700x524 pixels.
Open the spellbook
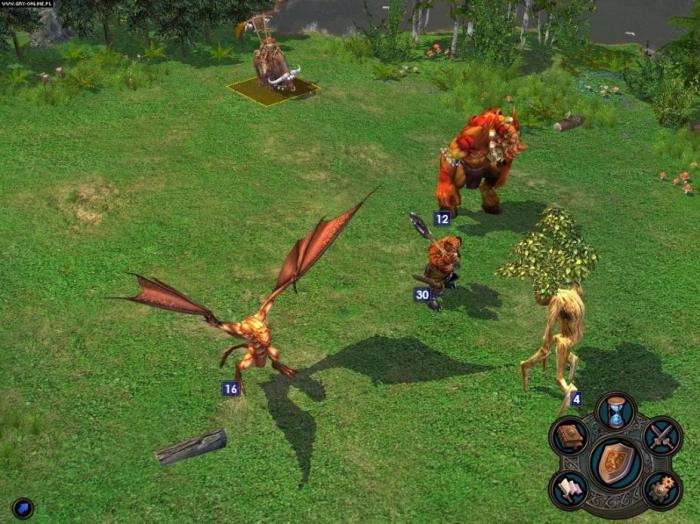[x=570, y=436]
